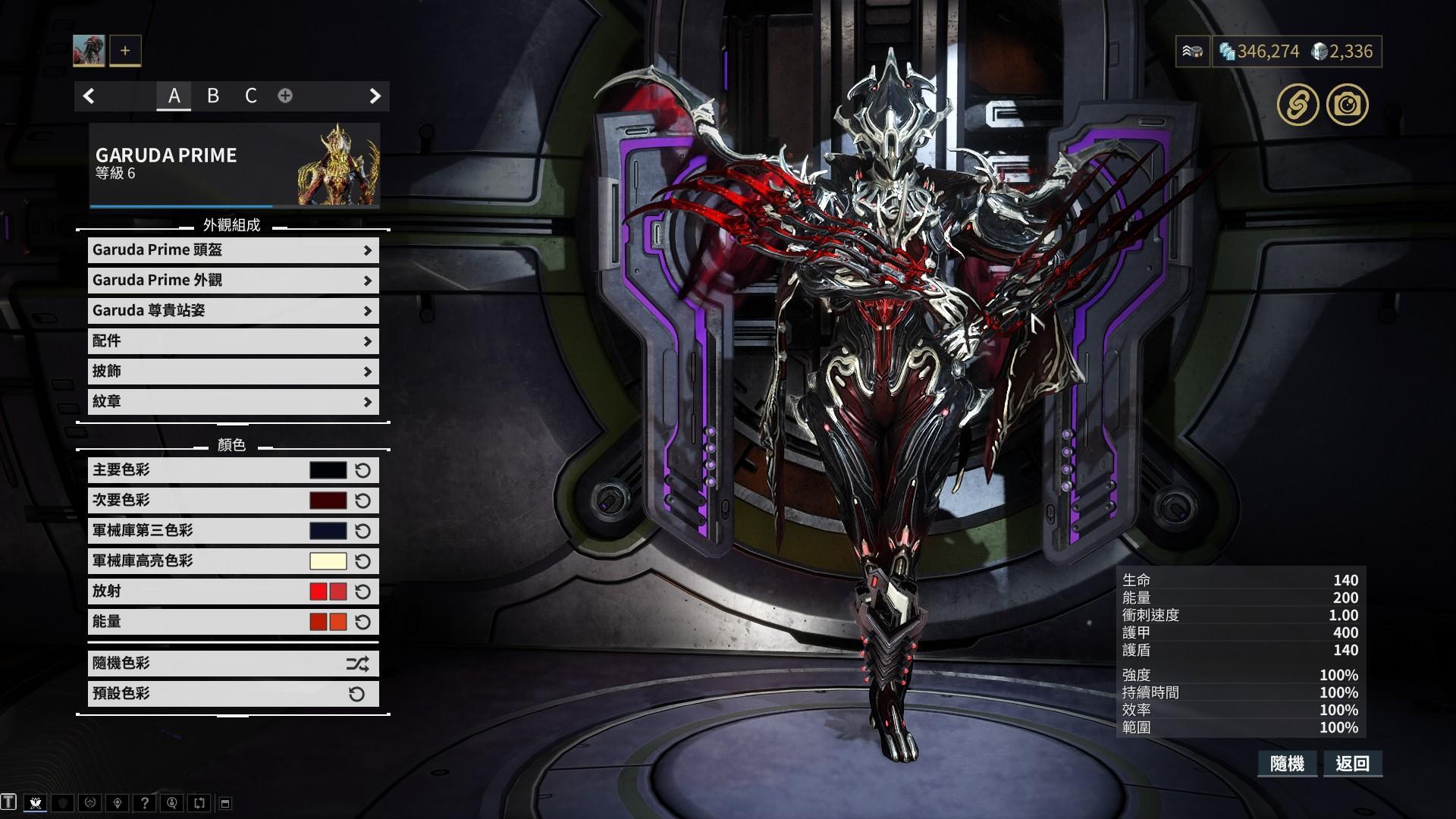Open the 配件 accessories section

tap(232, 341)
